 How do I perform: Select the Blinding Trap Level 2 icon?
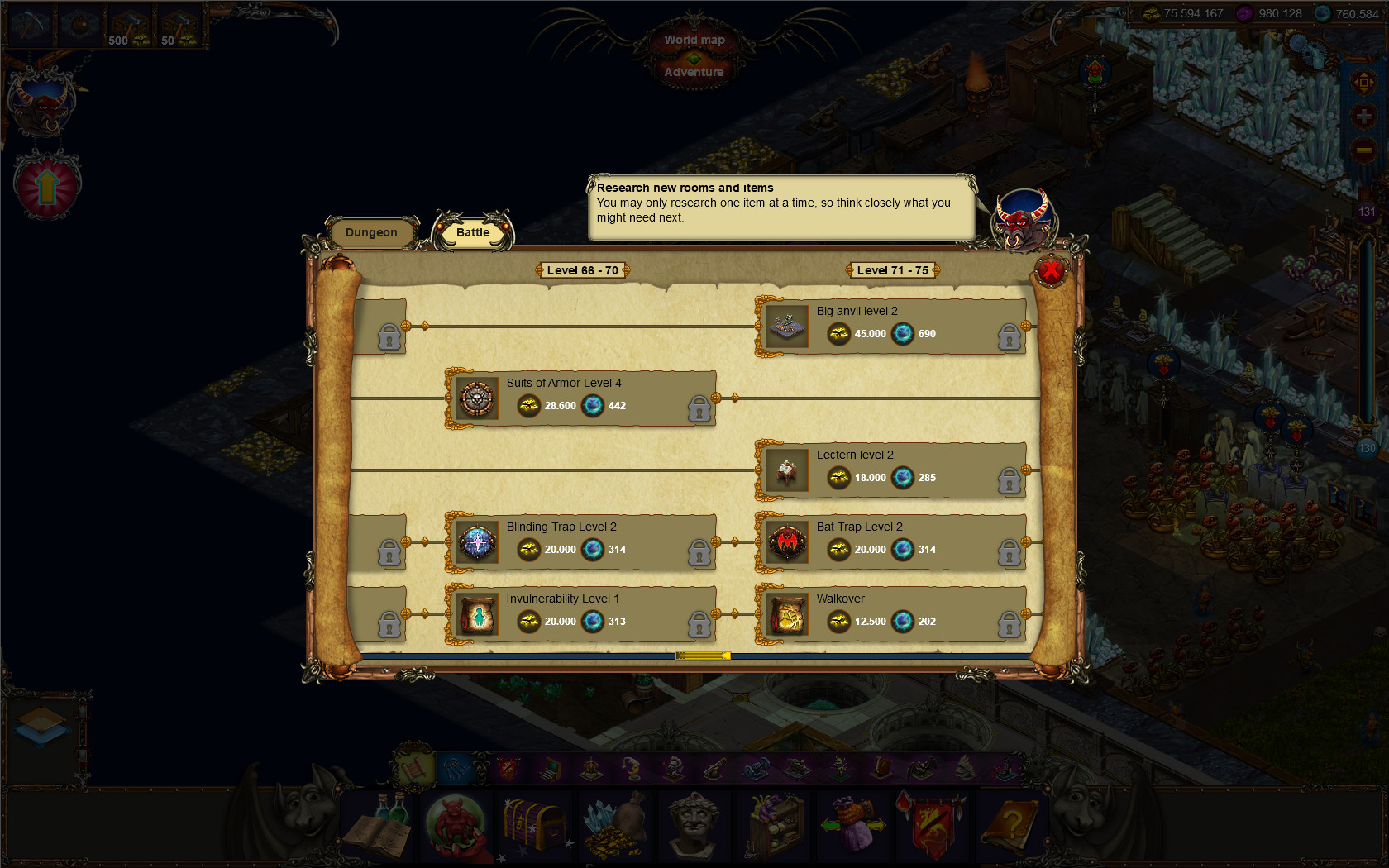click(x=476, y=542)
